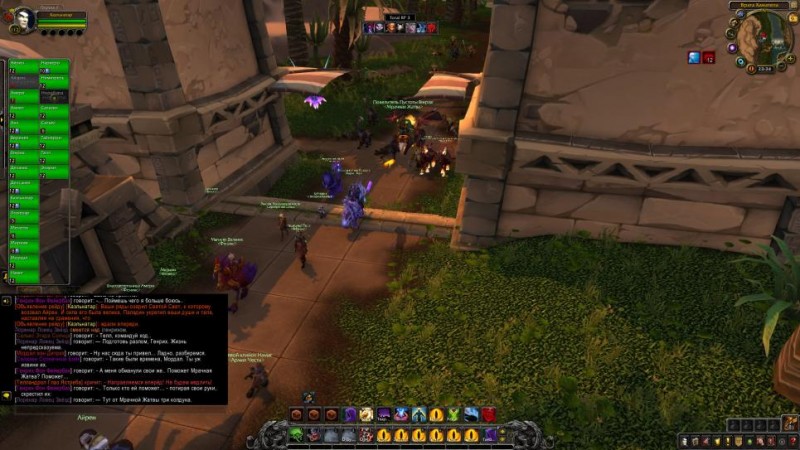Activate the red ability on the upper action bar
Viewport: 800px width, 450px height.
[x=488, y=414]
